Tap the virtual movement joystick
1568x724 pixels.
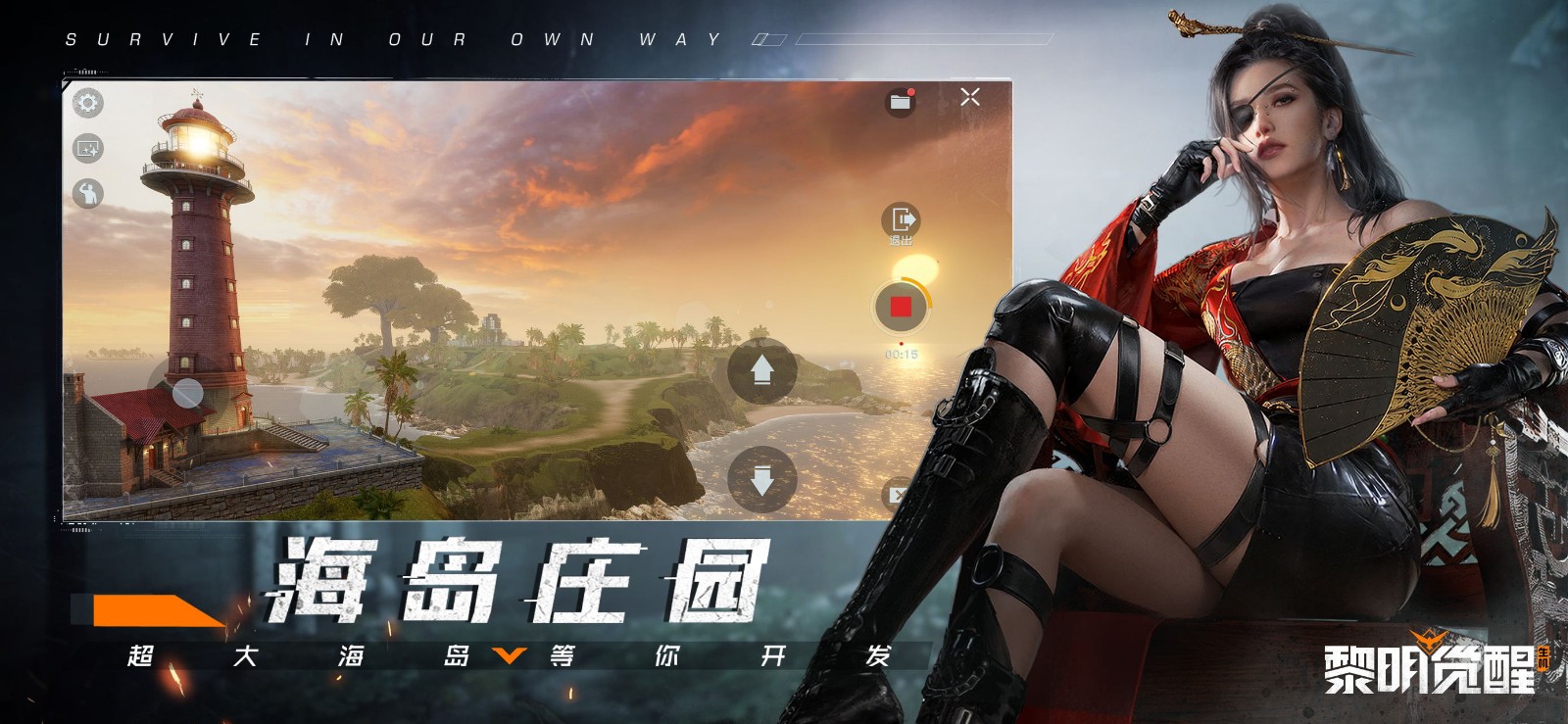pos(187,393)
